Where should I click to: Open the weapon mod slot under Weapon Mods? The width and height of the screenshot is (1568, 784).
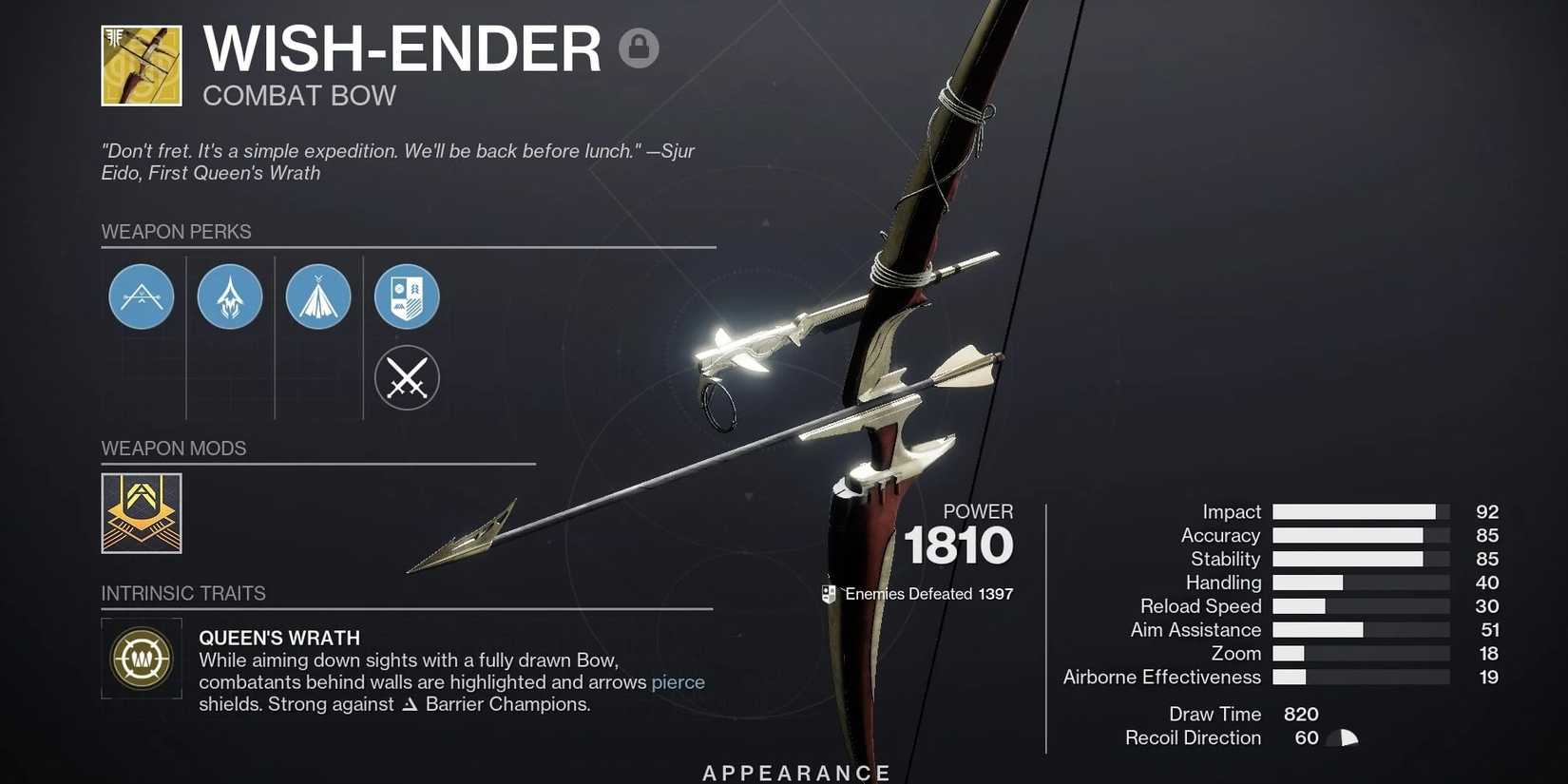tap(141, 513)
